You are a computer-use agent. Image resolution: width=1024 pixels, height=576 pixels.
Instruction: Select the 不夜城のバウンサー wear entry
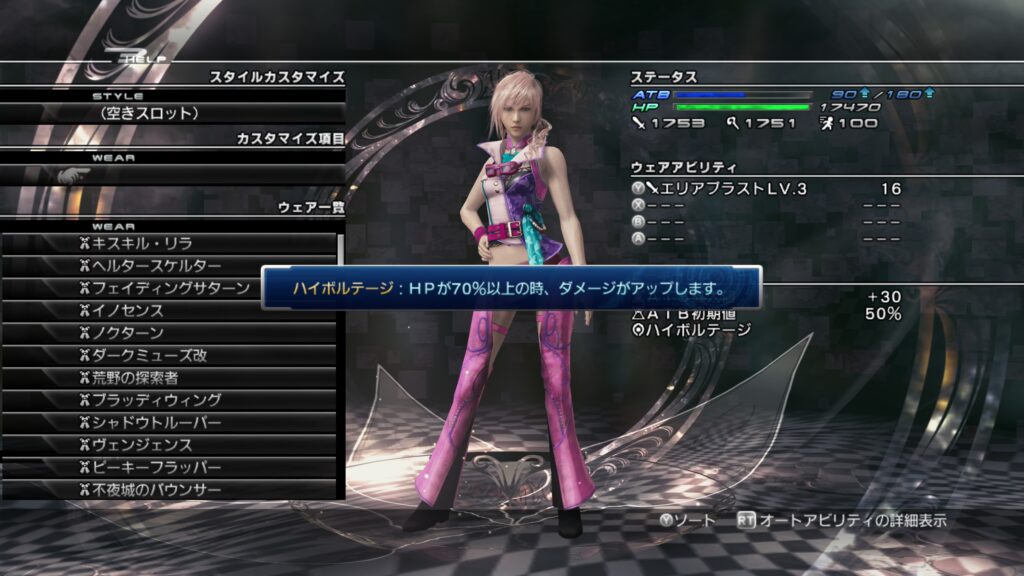point(170,490)
